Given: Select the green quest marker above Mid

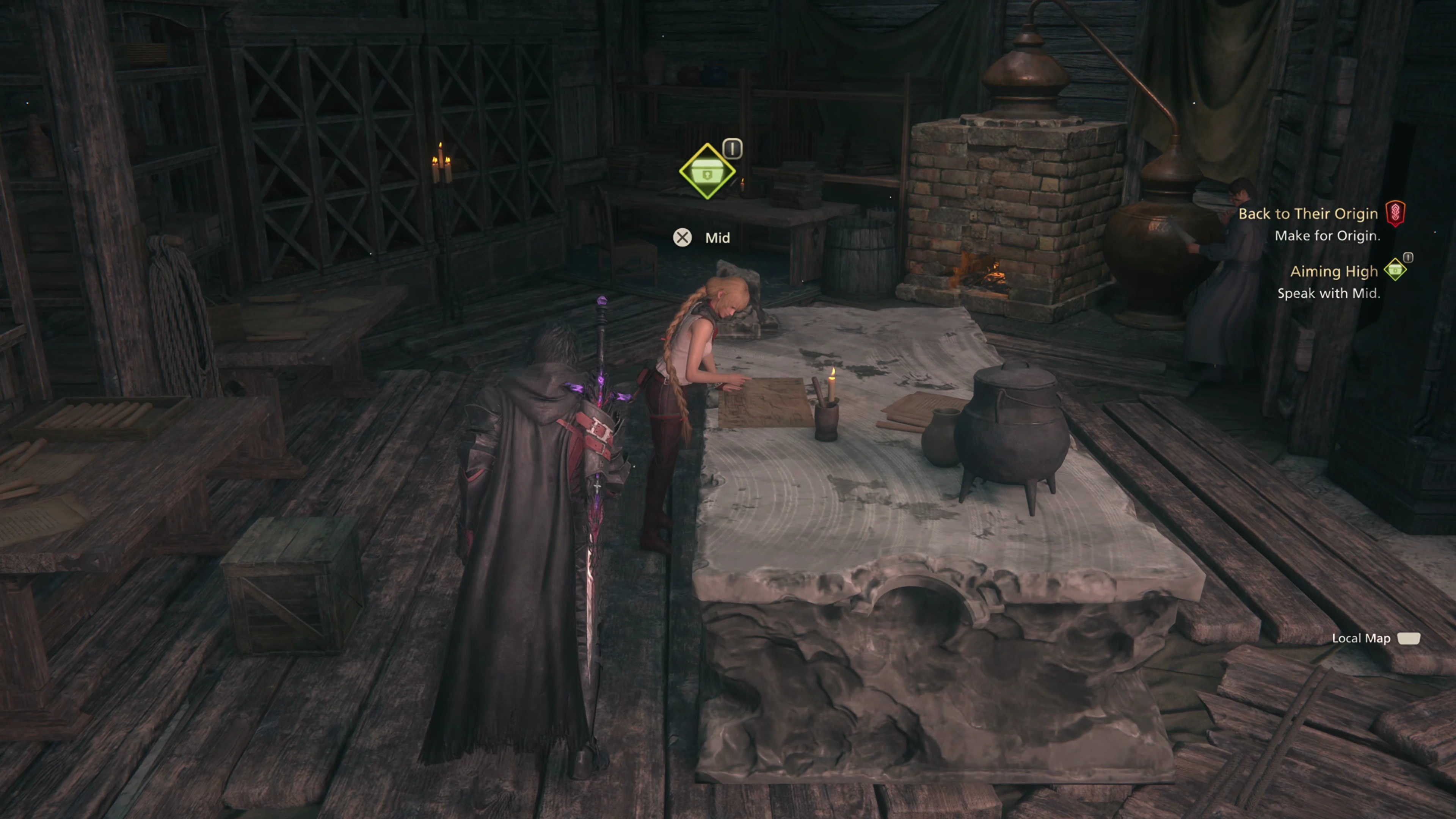Looking at the screenshot, I should click(x=707, y=172).
